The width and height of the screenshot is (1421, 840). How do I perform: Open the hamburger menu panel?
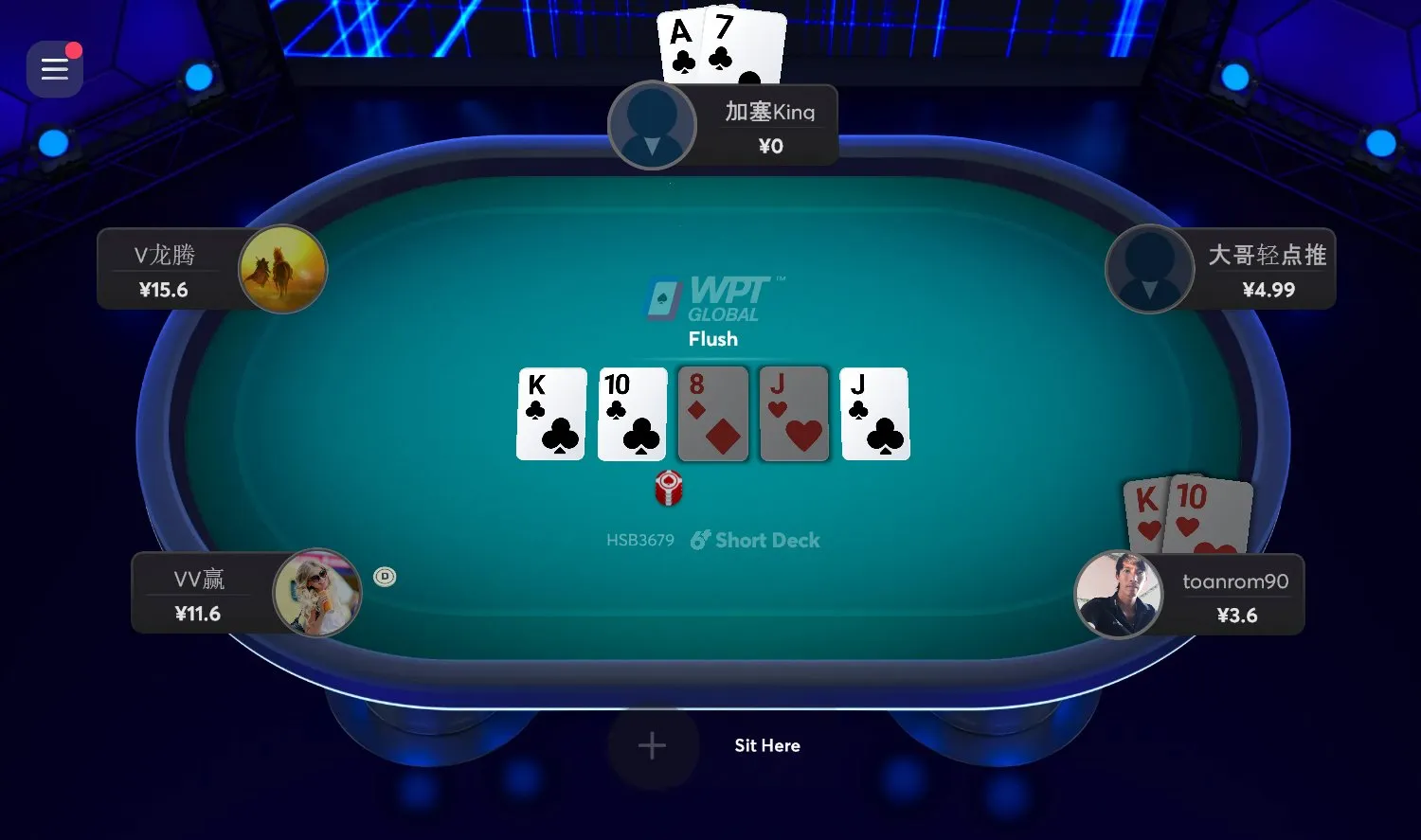pos(54,69)
